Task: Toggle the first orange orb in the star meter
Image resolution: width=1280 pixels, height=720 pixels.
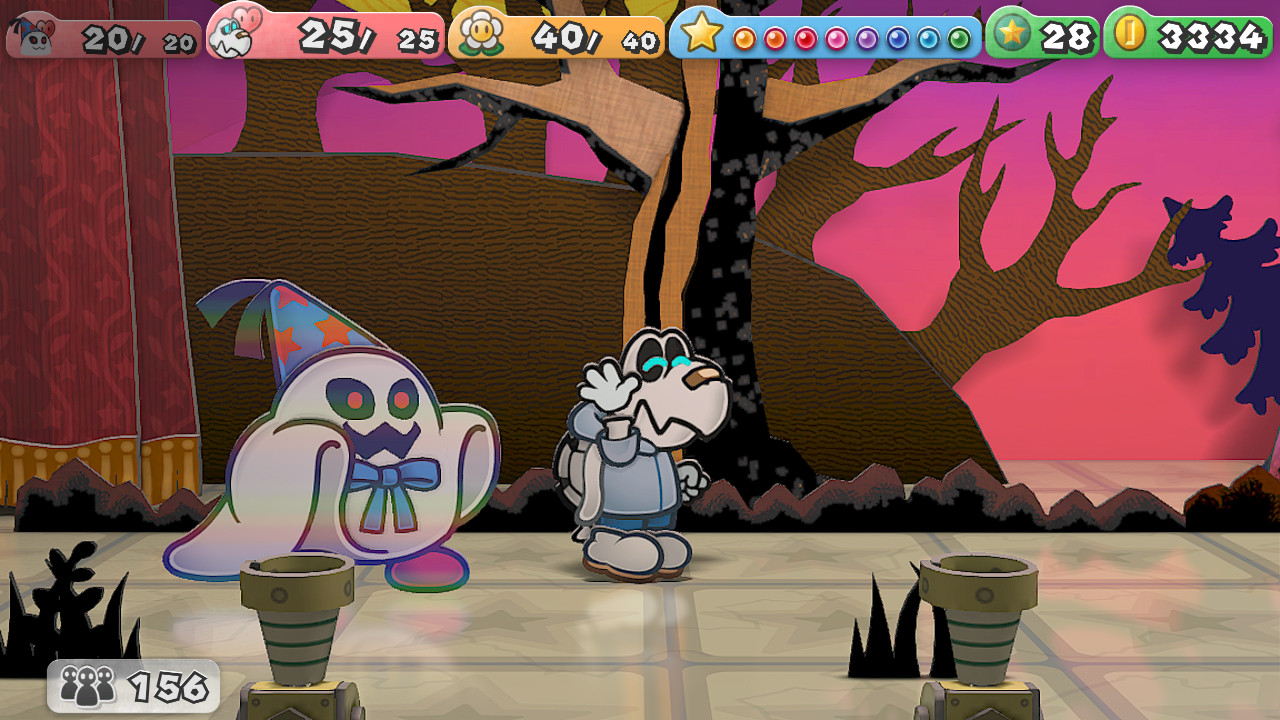Action: 743,38
